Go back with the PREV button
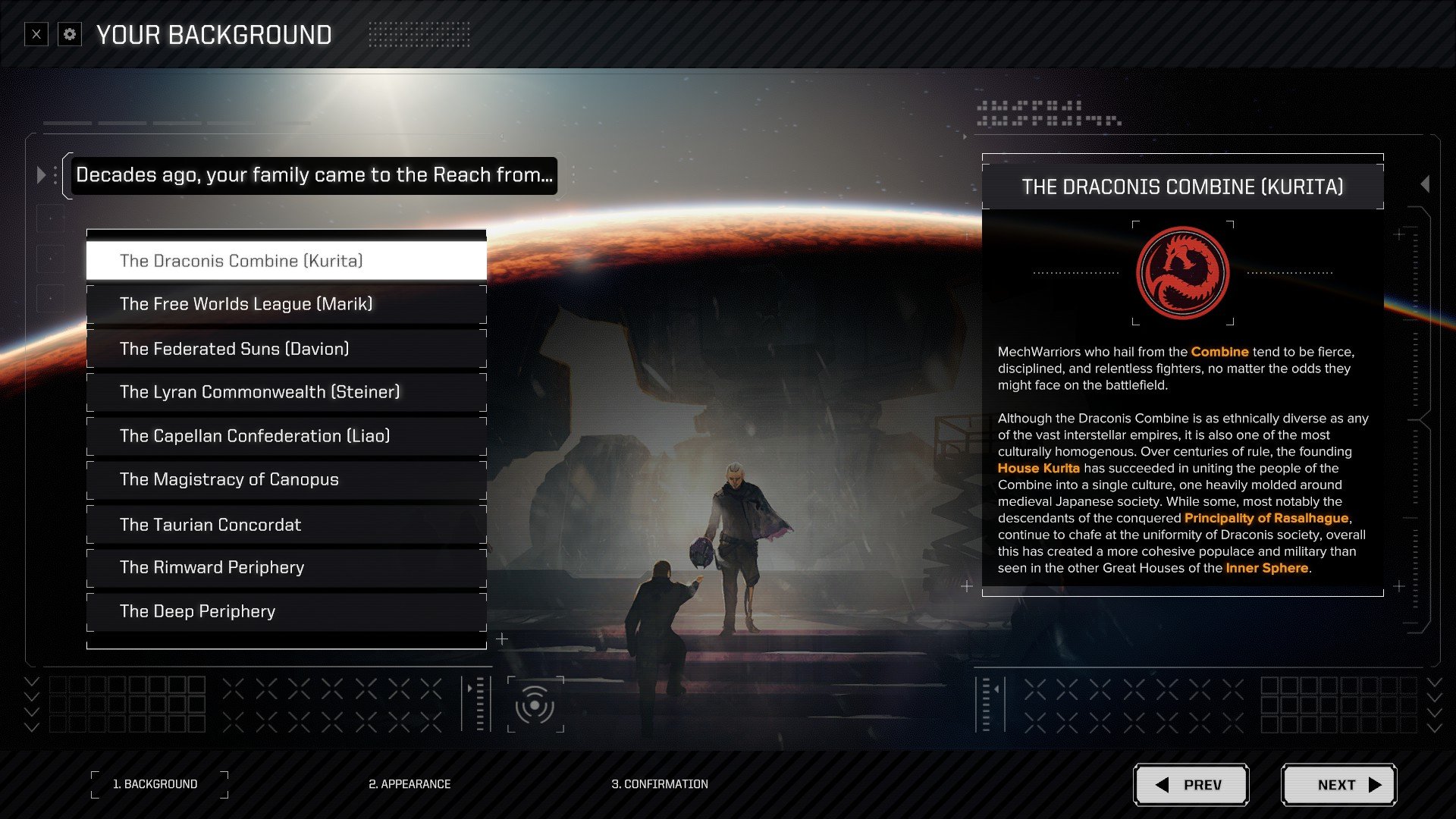Screen dimensions: 1456x819 pos(1191,785)
